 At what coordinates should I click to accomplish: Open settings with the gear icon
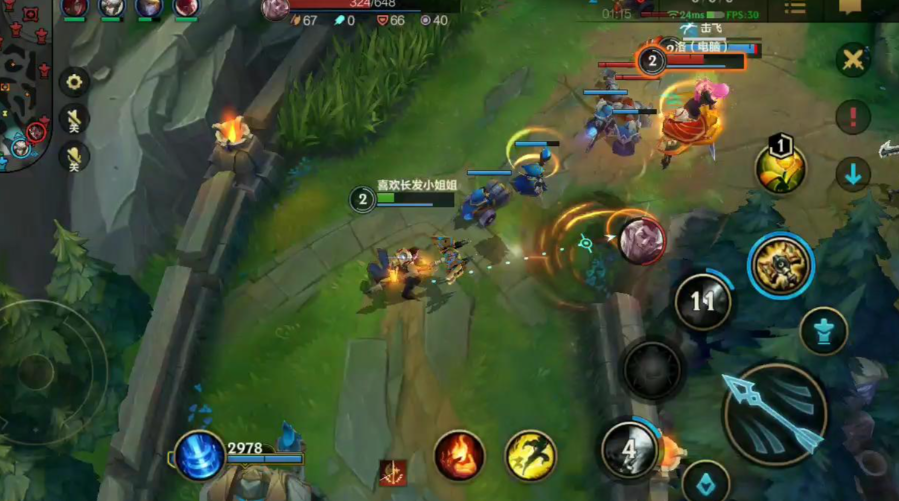[74, 82]
